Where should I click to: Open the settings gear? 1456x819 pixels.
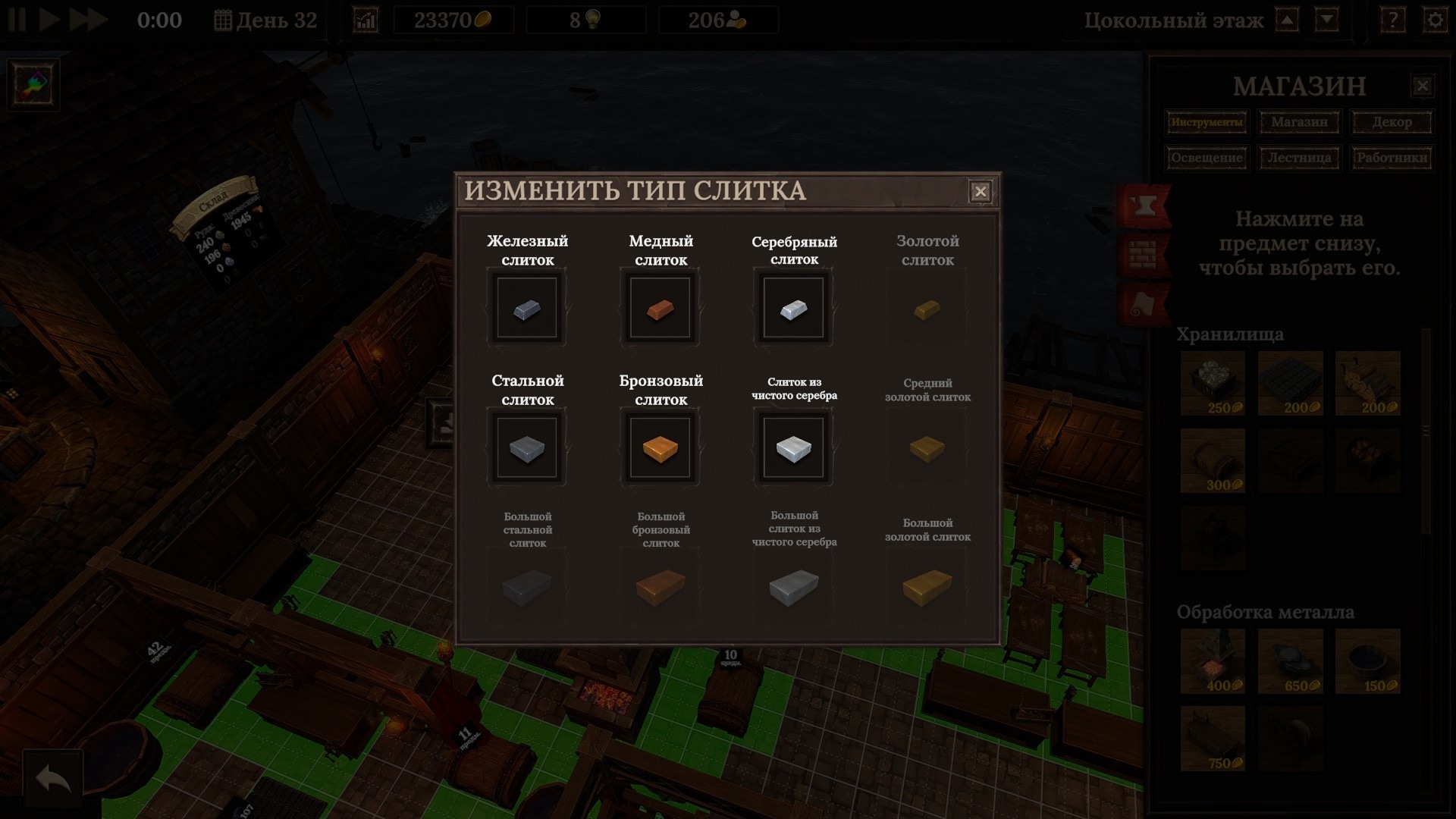point(1435,20)
